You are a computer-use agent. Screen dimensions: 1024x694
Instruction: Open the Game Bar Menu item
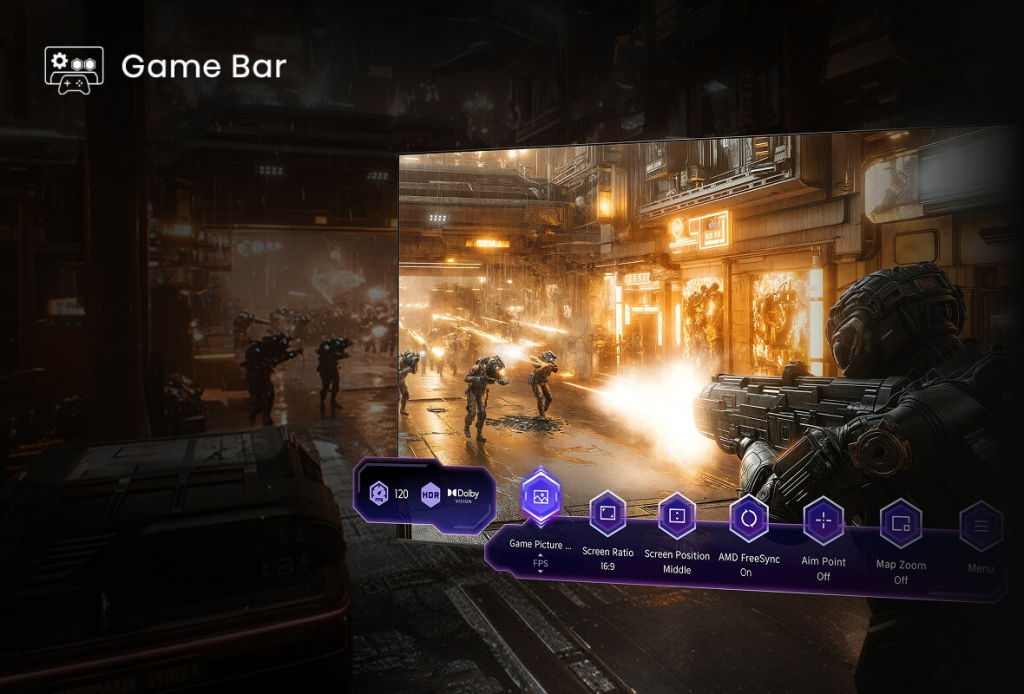pos(981,527)
